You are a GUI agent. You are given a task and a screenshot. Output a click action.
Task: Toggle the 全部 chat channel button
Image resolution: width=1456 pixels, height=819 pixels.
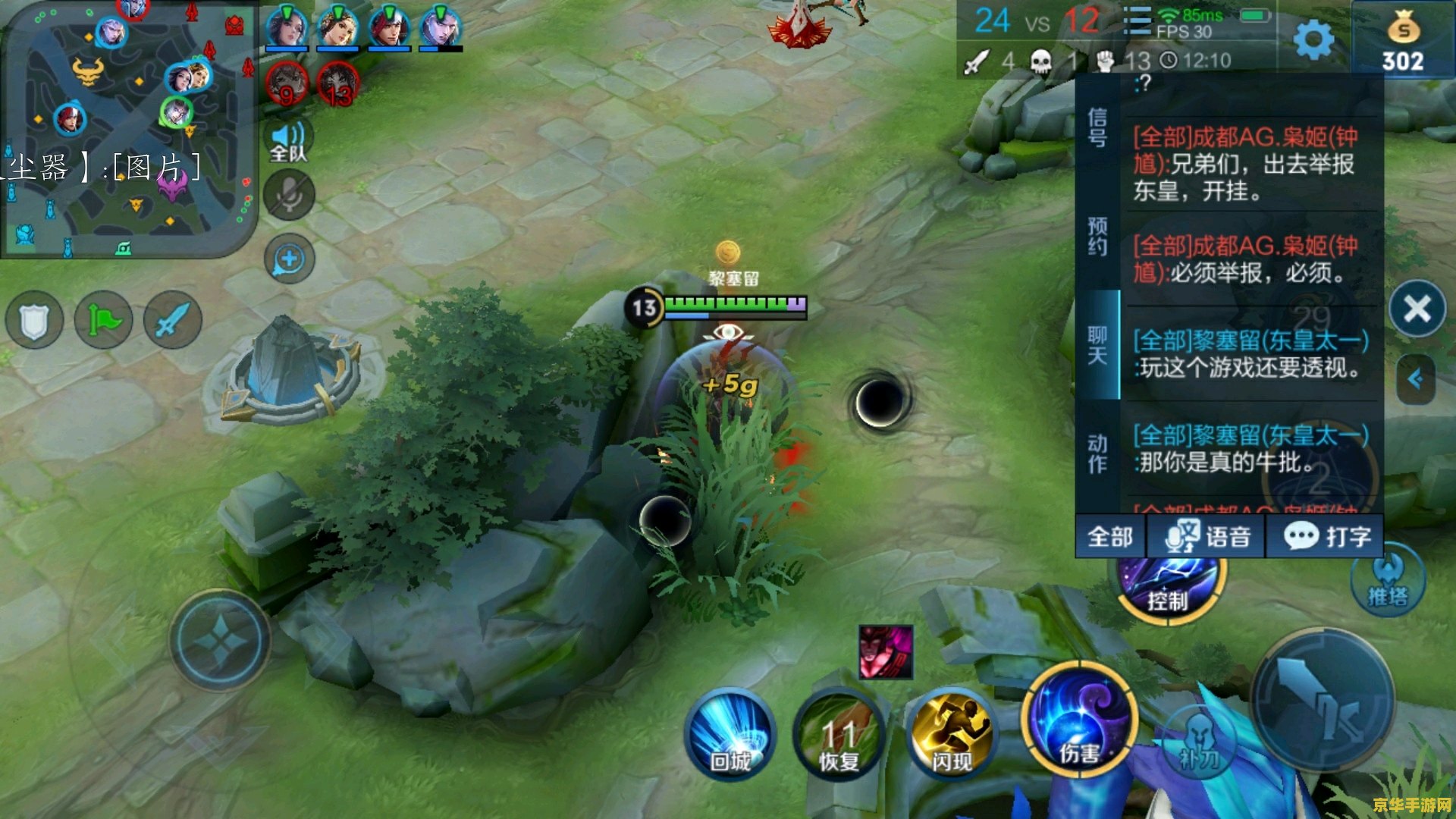(x=1110, y=537)
